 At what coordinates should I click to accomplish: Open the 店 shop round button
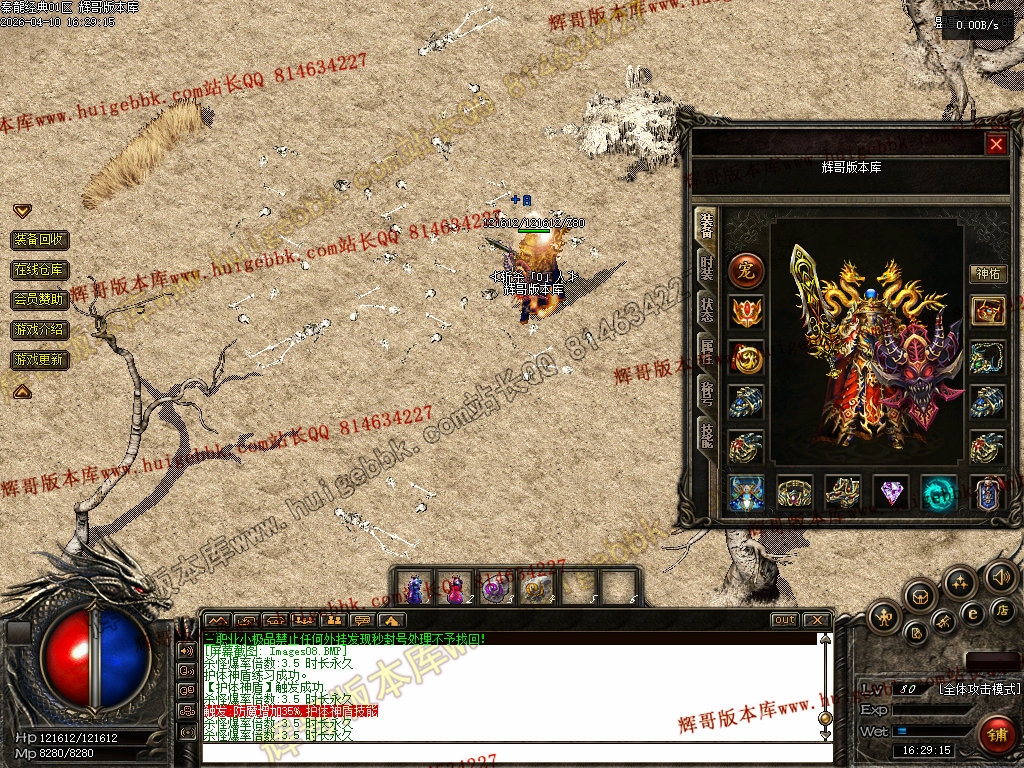pos(1002,609)
